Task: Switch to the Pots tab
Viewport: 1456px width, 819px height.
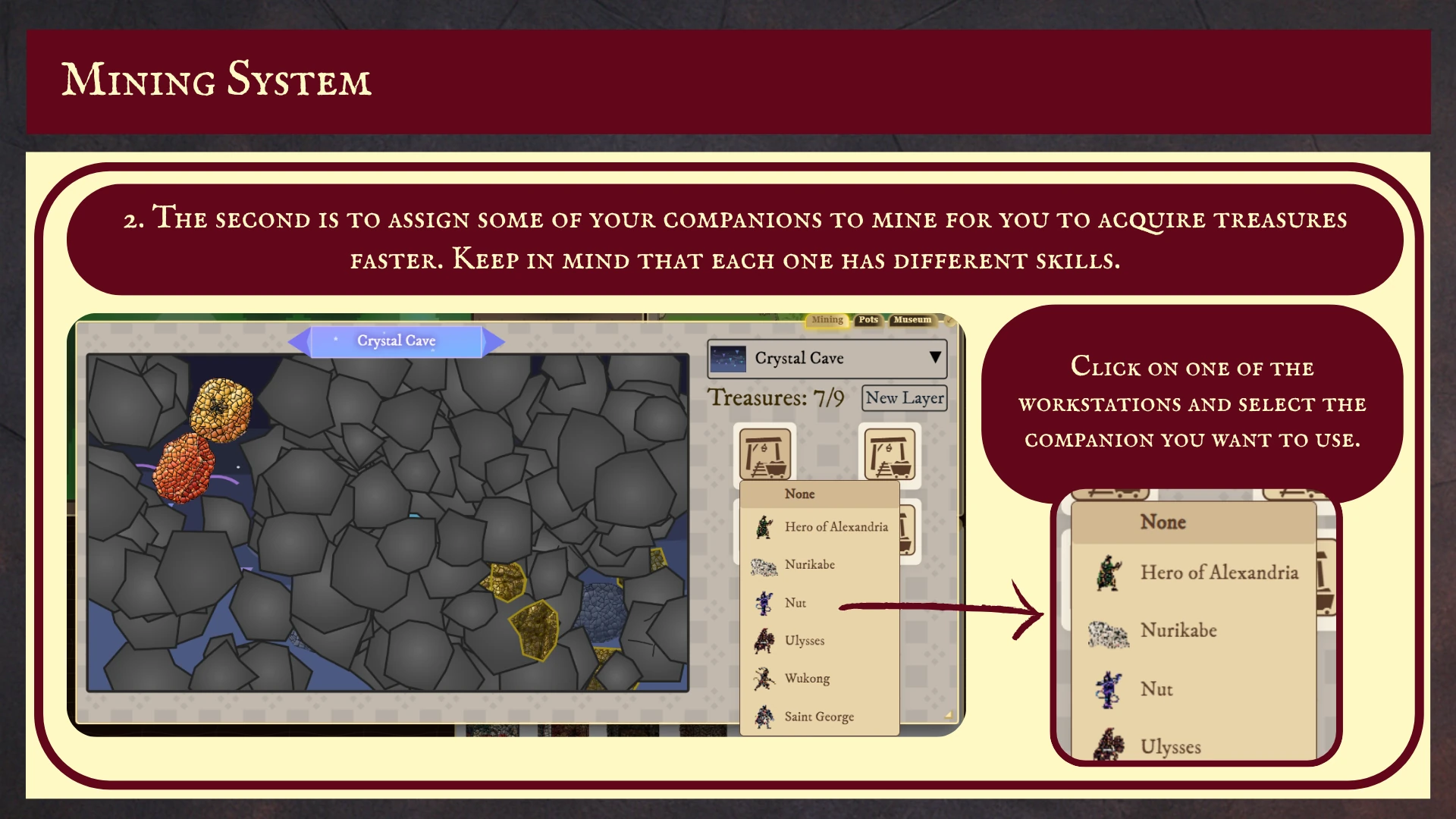Action: pyautogui.click(x=868, y=319)
